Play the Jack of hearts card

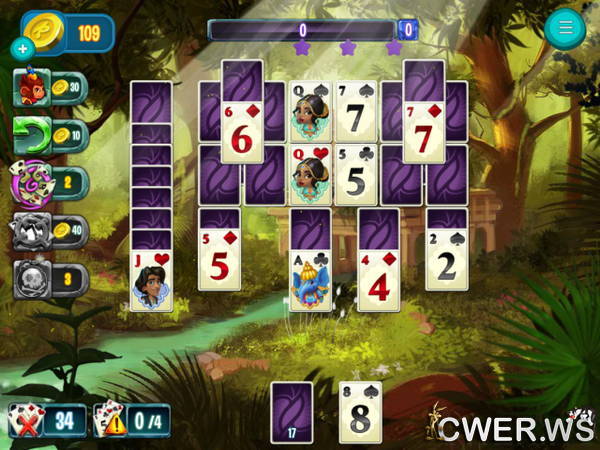point(151,282)
